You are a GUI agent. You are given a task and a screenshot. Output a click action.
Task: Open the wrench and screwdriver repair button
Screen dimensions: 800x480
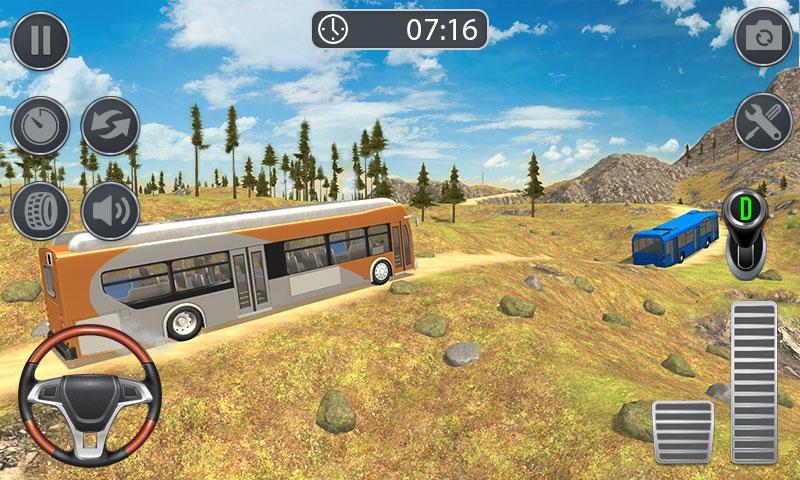pos(763,122)
